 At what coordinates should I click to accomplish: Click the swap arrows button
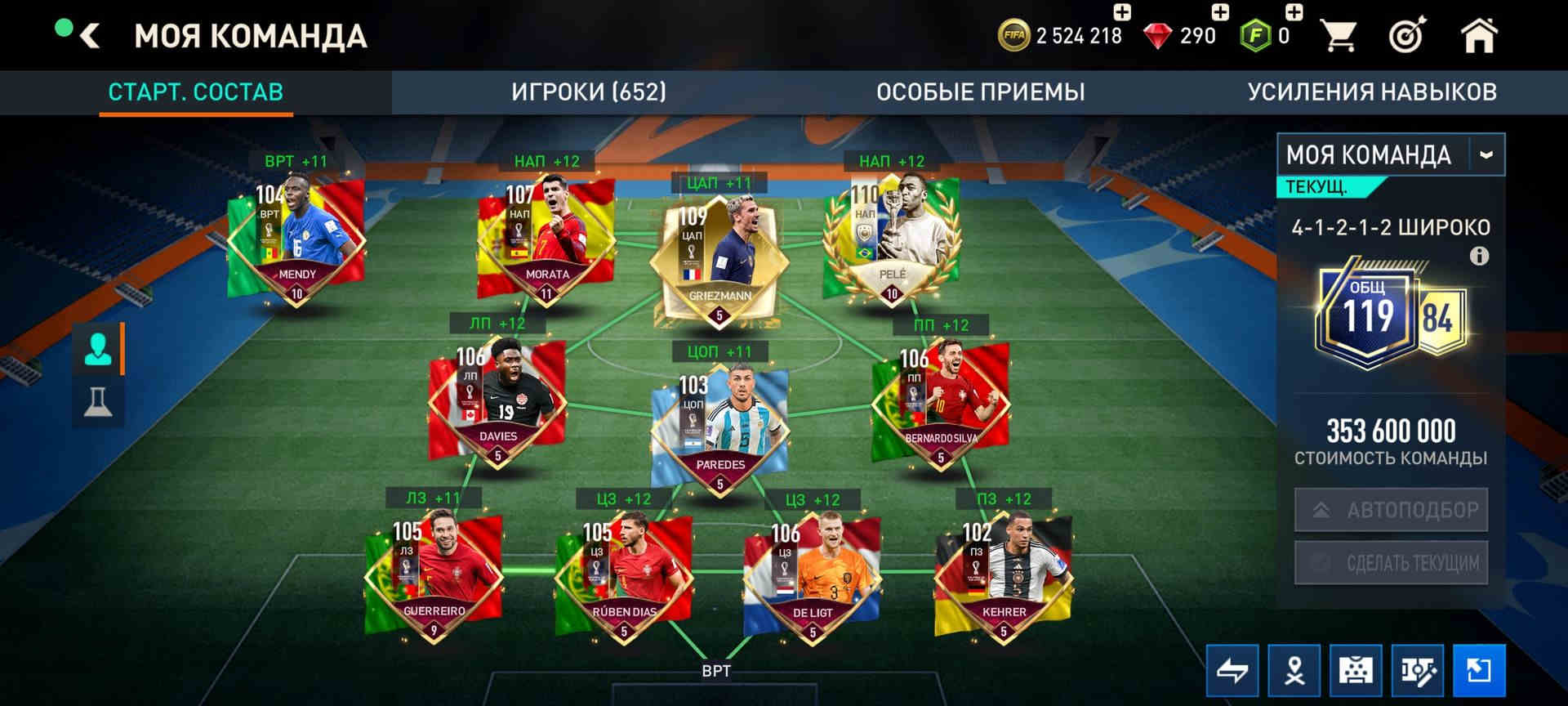coord(1232,671)
